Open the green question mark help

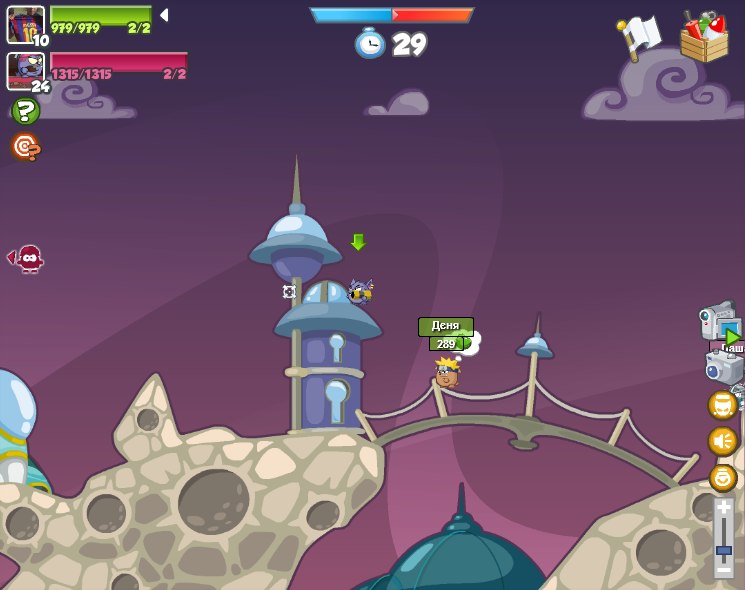pos(25,110)
